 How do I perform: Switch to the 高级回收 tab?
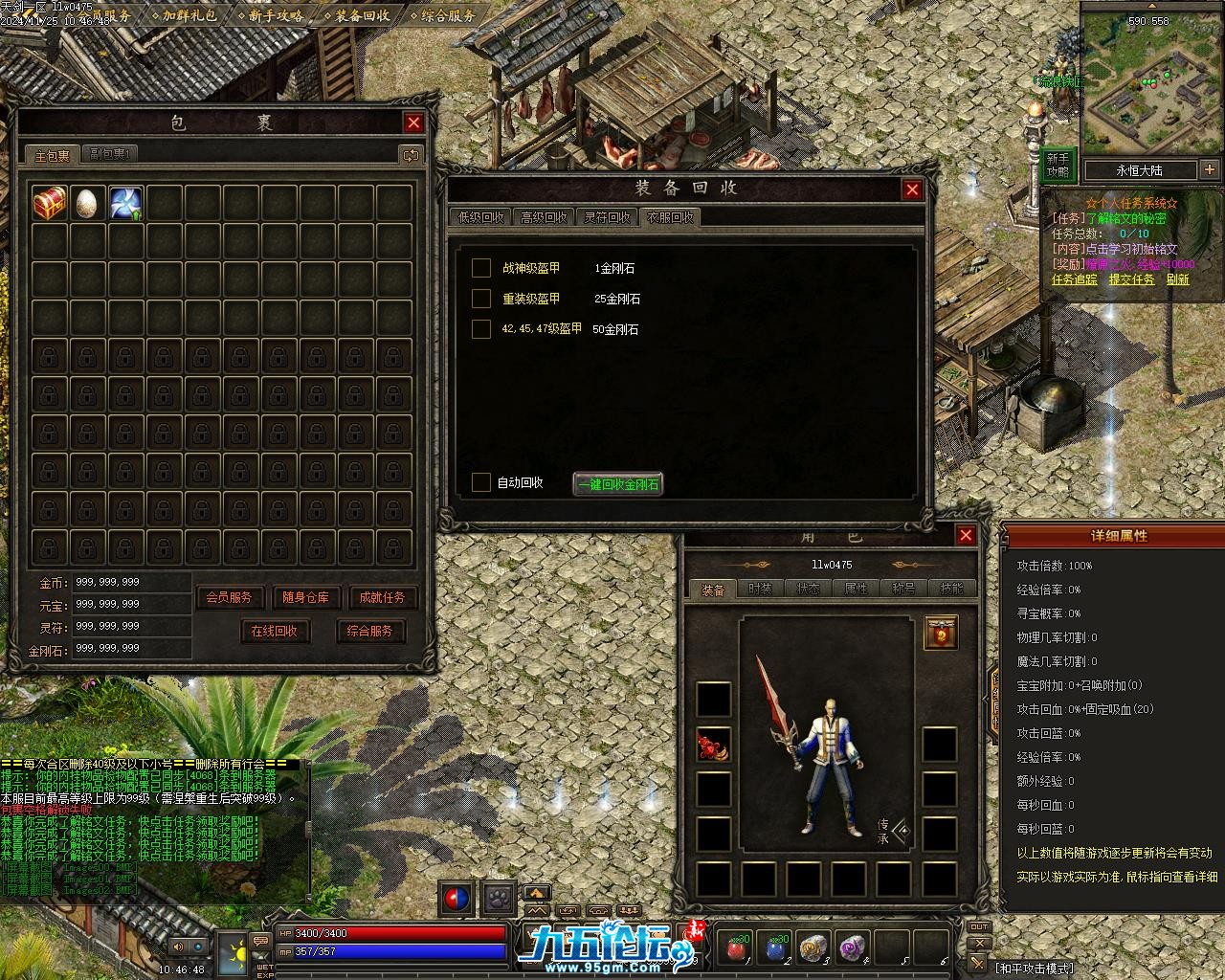[x=544, y=217]
